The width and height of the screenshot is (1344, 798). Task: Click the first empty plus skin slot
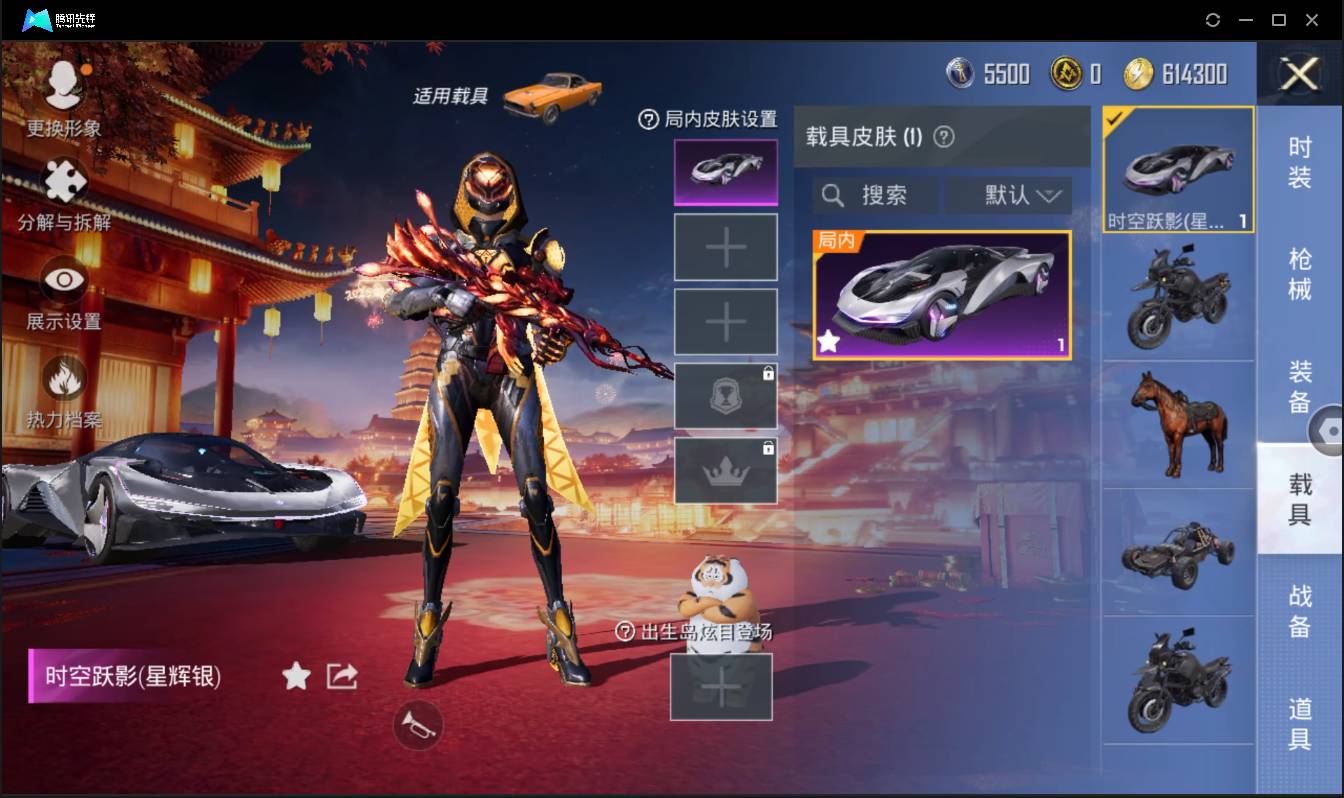(x=725, y=246)
